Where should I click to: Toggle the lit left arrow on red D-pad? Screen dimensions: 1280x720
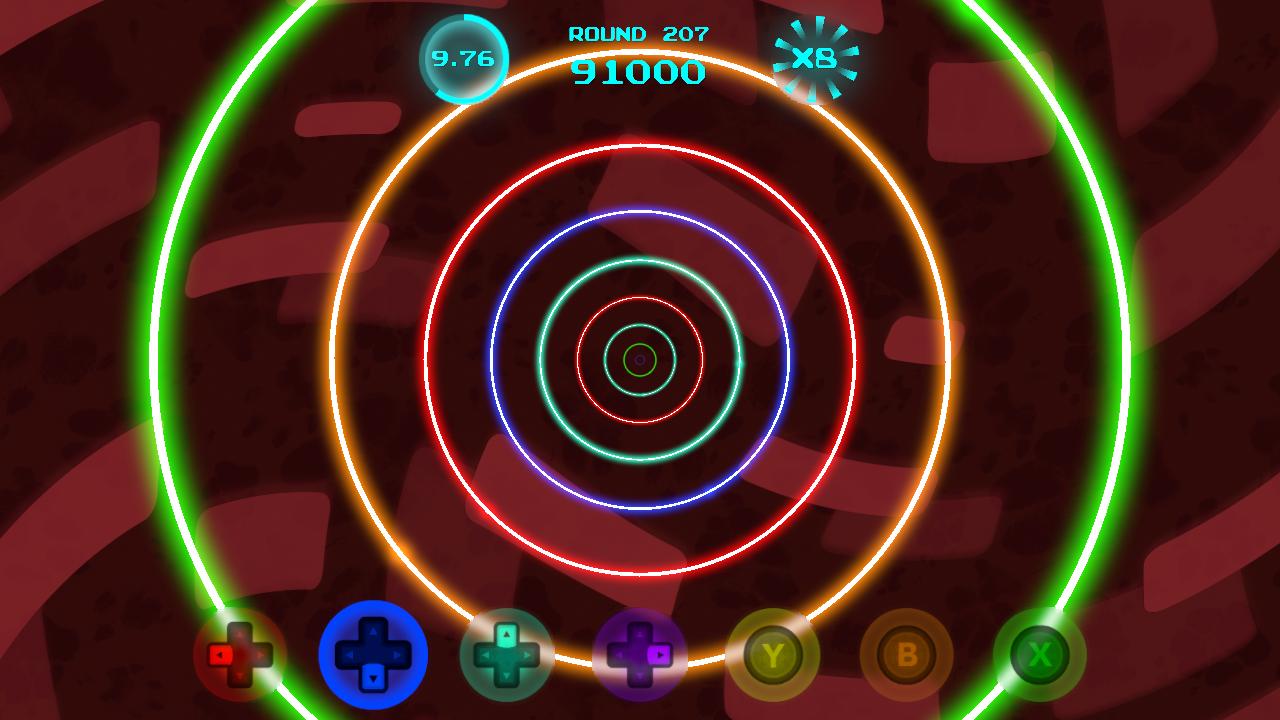[x=222, y=654]
